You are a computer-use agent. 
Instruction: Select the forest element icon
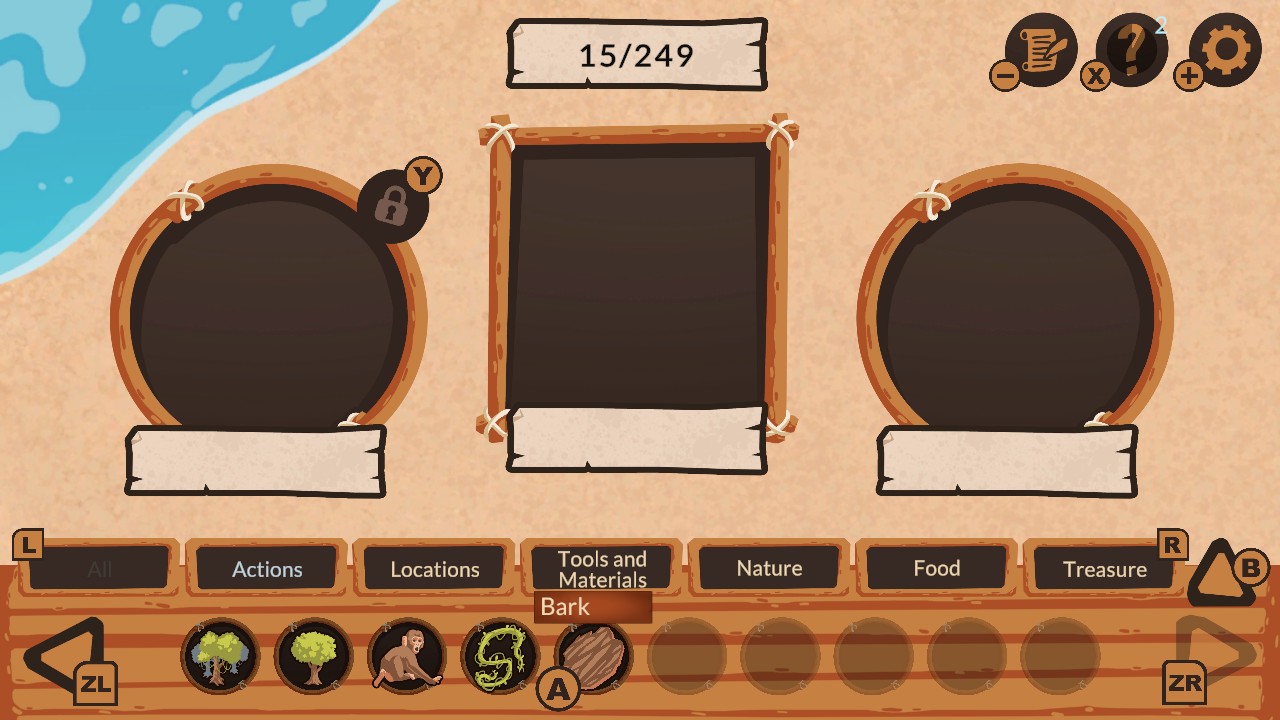(x=220, y=655)
